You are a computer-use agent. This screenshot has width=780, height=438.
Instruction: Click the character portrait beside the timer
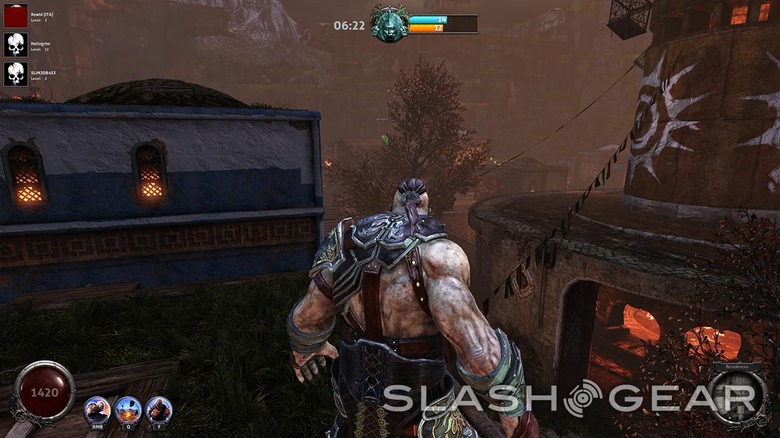tap(389, 24)
